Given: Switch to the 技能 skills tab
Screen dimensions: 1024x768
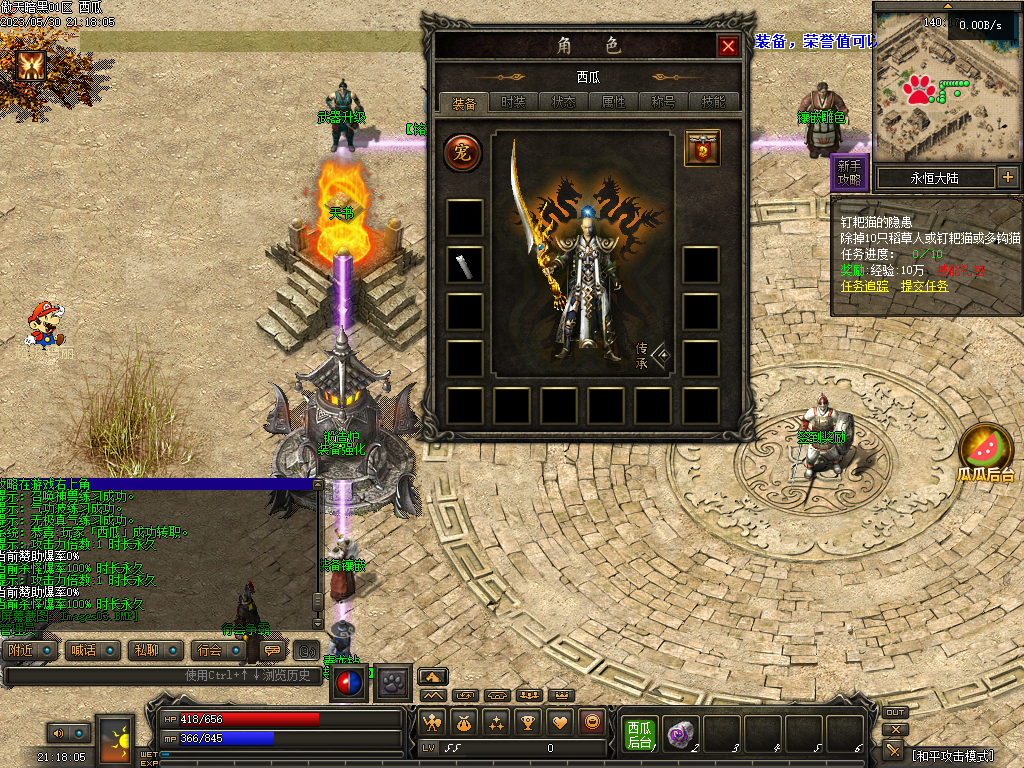Looking at the screenshot, I should pyautogui.click(x=714, y=102).
